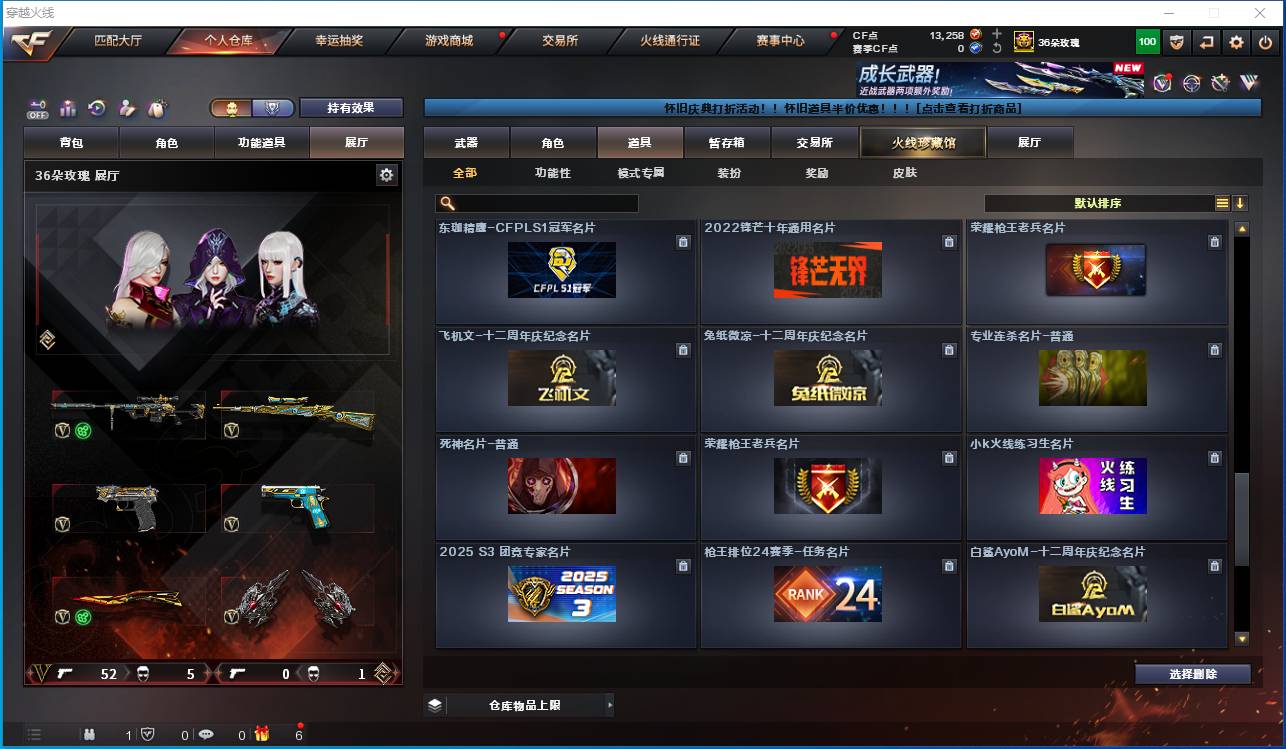
Task: Click the friends icon in the bottom bar
Action: coord(90,734)
